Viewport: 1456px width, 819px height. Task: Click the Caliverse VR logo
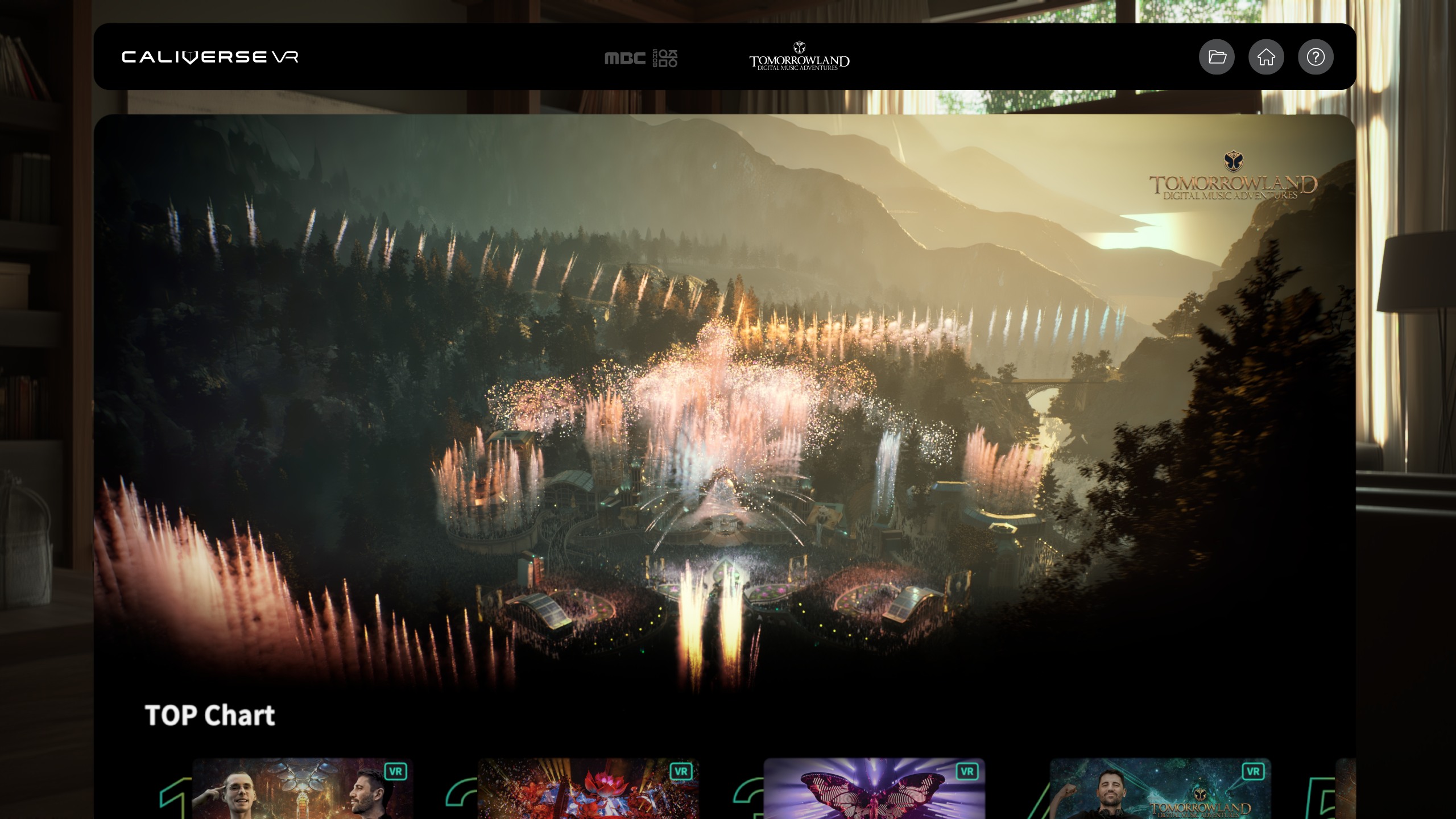pyautogui.click(x=210, y=57)
